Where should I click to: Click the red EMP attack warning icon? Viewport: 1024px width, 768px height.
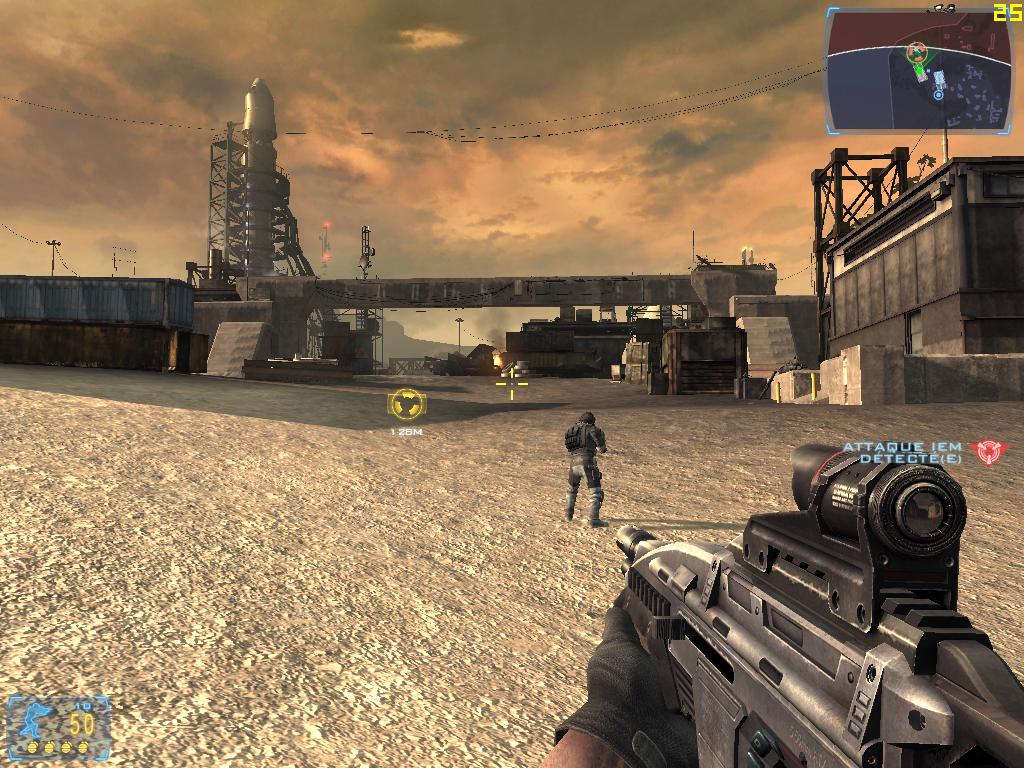[x=989, y=452]
